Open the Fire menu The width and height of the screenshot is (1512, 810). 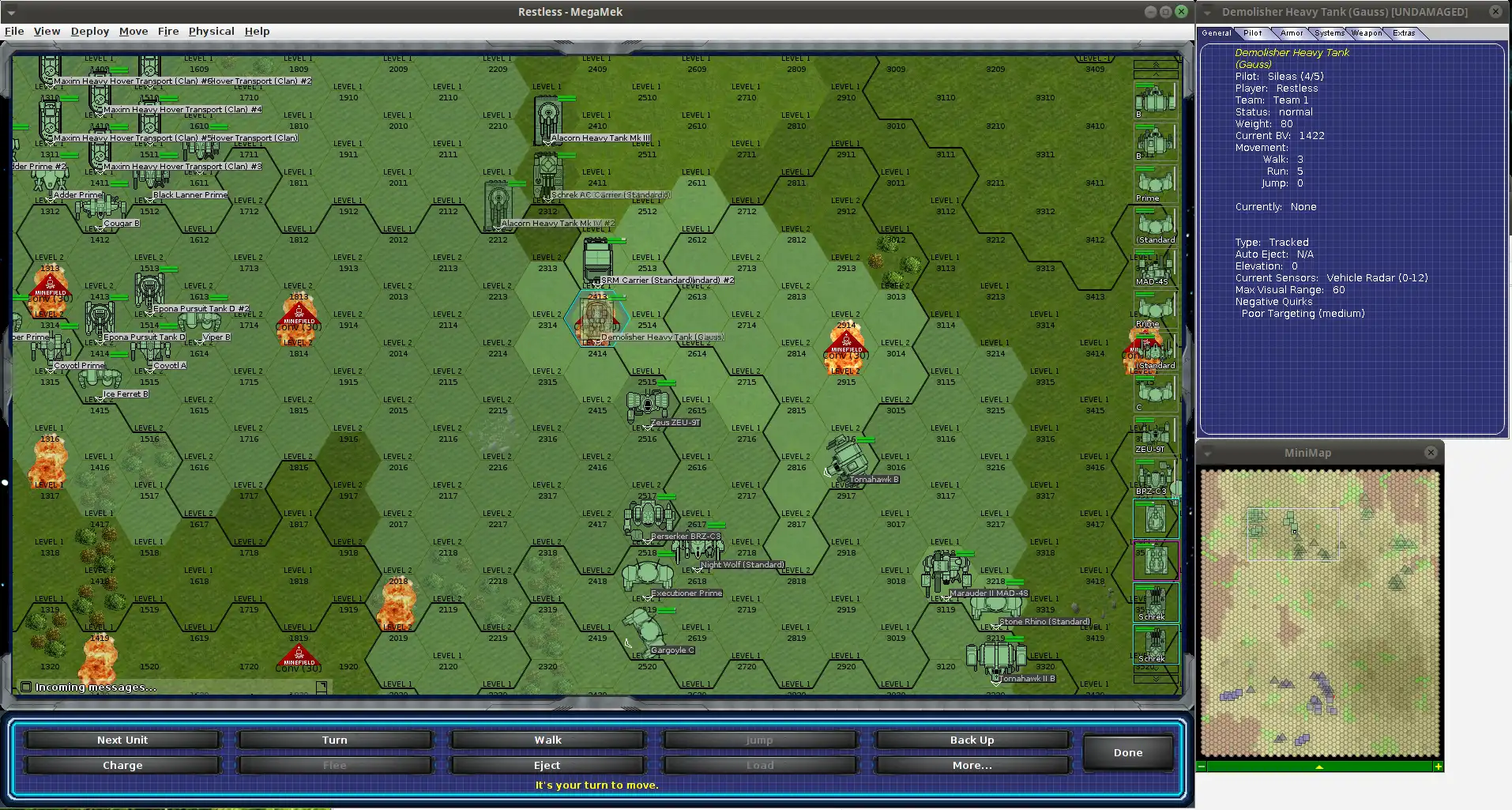pyautogui.click(x=168, y=32)
